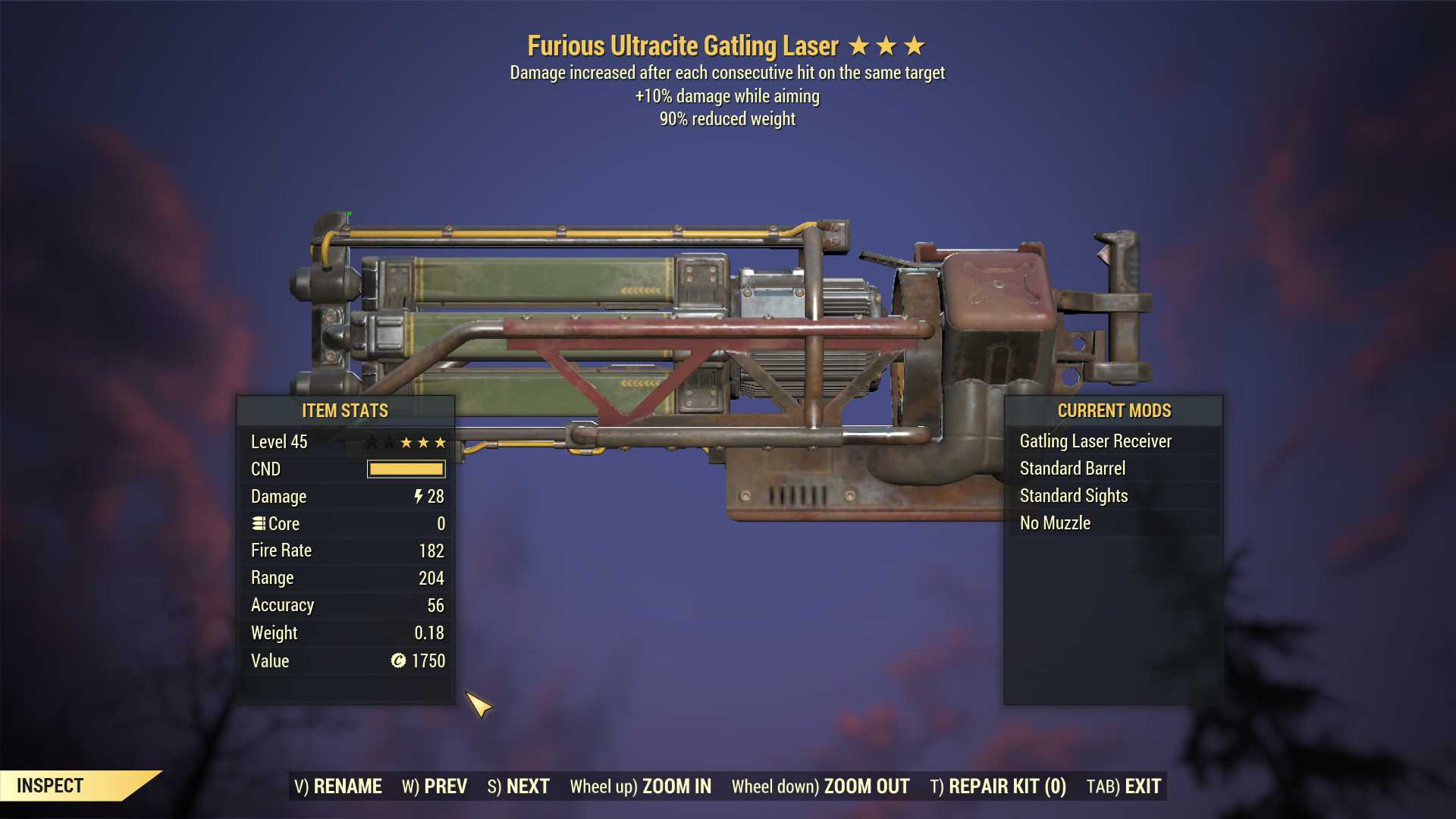Choose the Rename option in the bottom bar
This screenshot has width=1456, height=819.
tap(338, 786)
